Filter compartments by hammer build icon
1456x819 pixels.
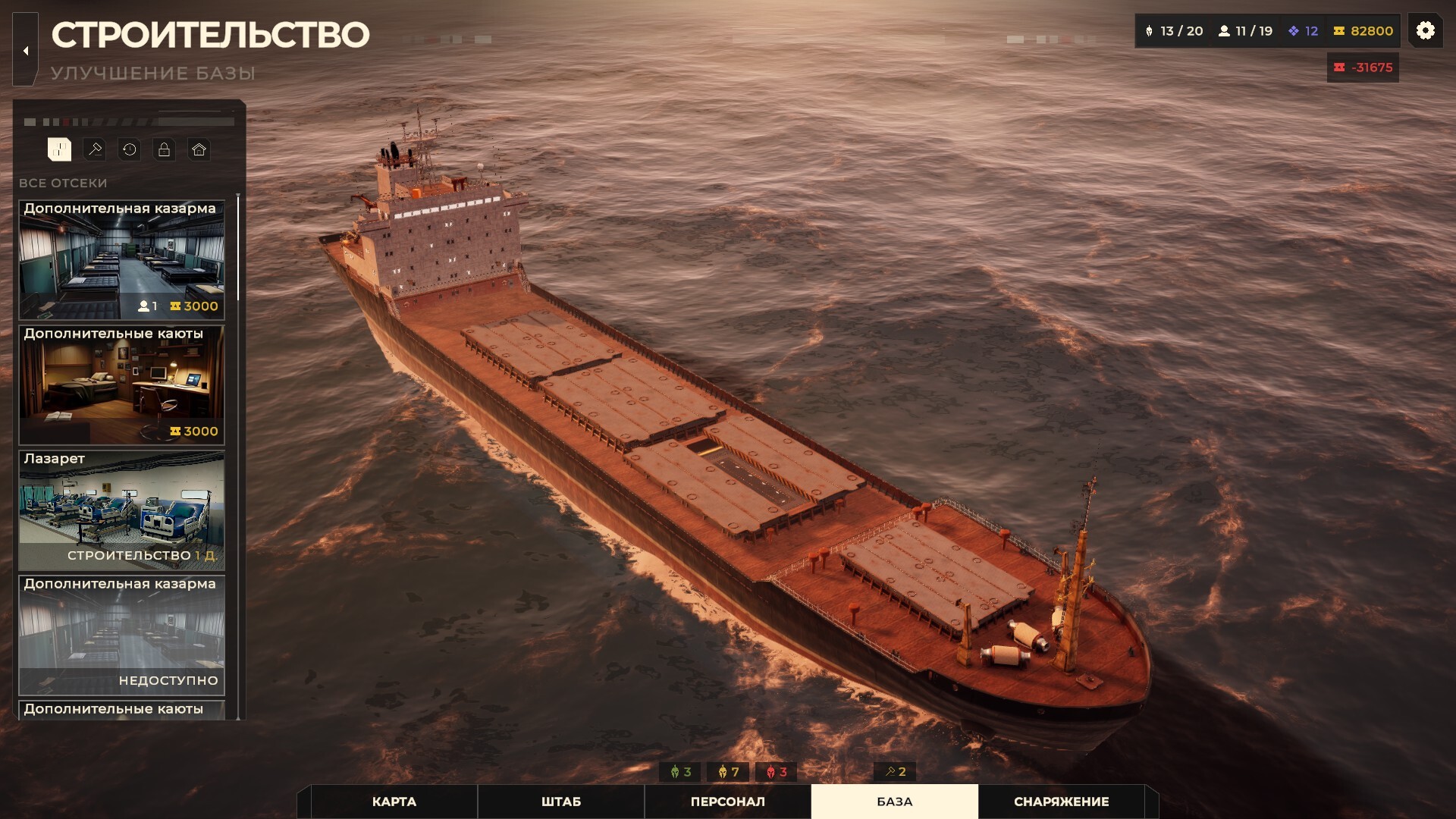coord(95,149)
